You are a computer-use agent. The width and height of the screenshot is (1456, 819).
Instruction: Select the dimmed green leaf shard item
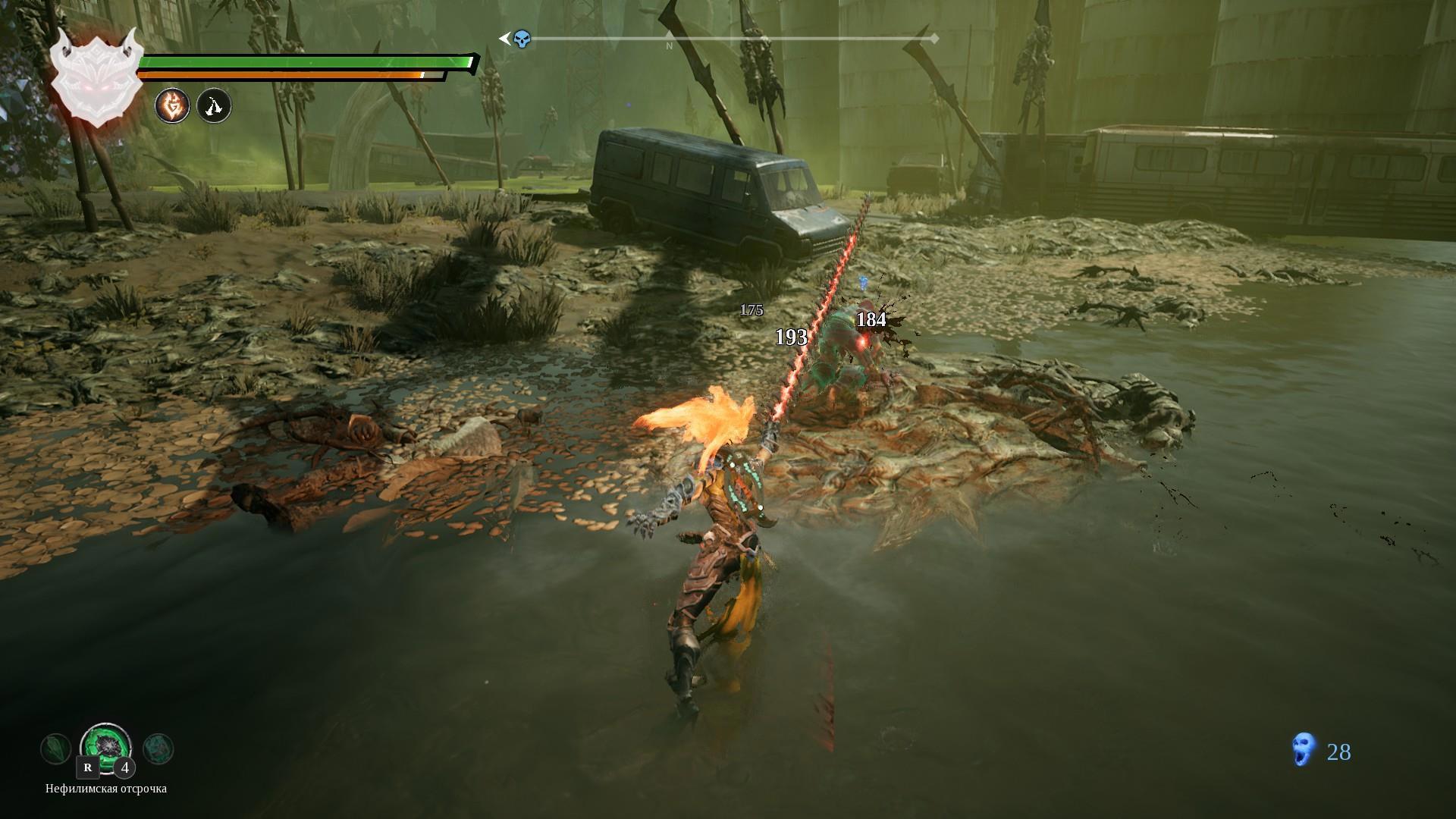click(x=55, y=748)
